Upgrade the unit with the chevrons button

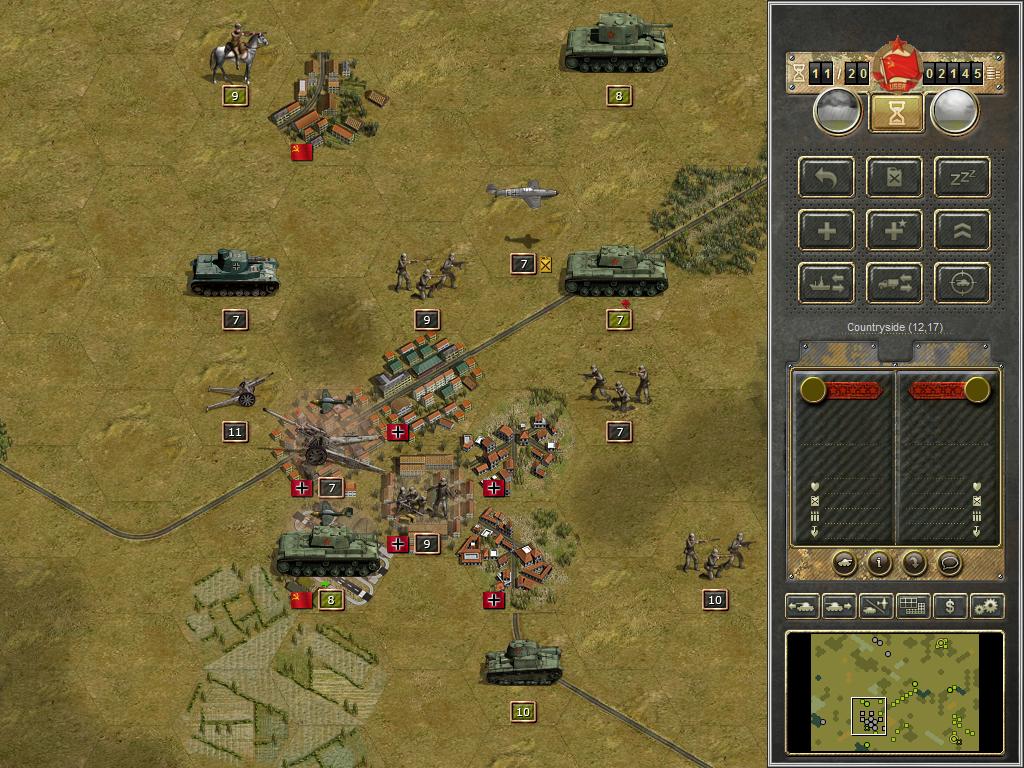[962, 231]
